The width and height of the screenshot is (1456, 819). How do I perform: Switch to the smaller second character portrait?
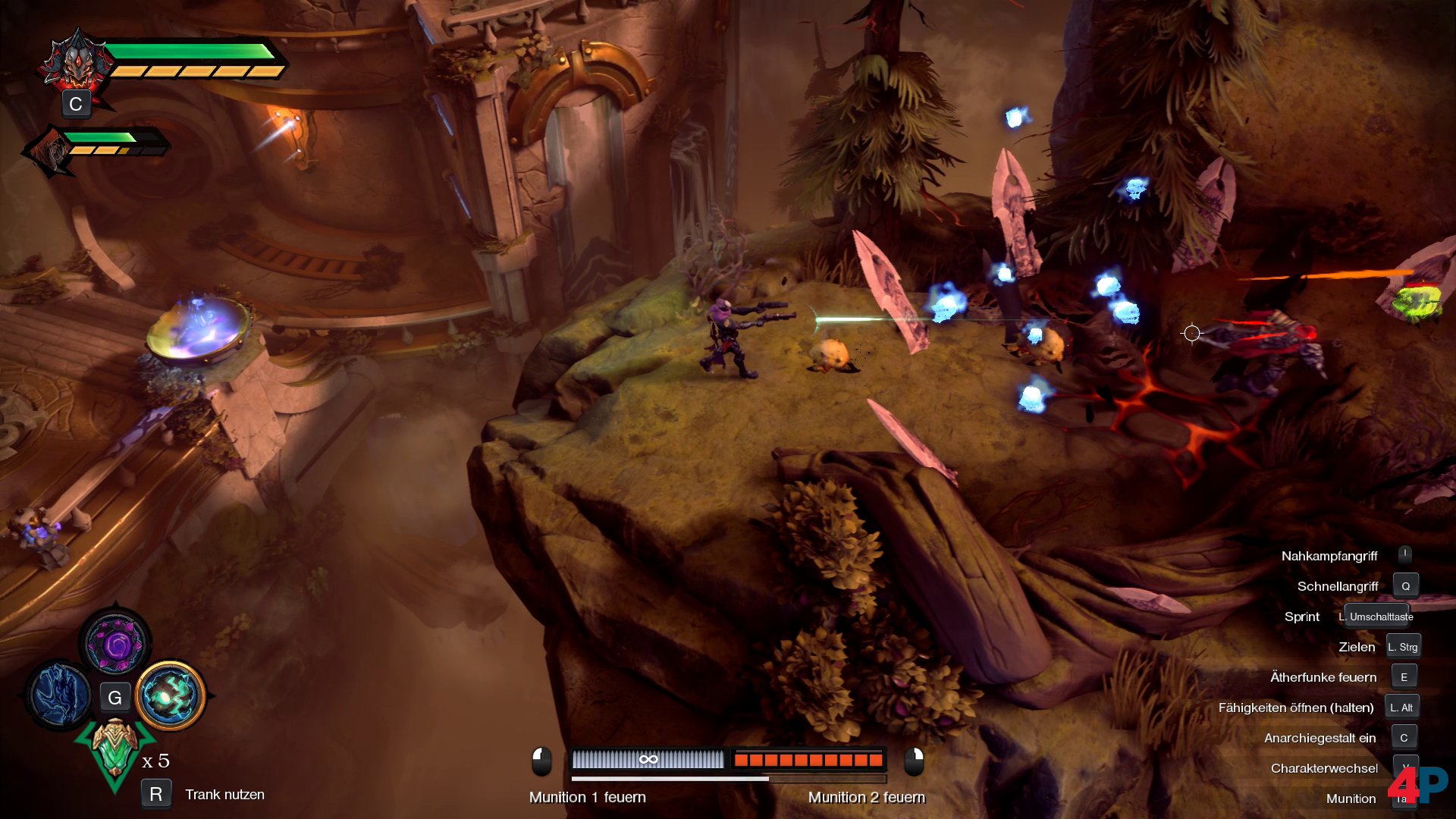click(51, 152)
